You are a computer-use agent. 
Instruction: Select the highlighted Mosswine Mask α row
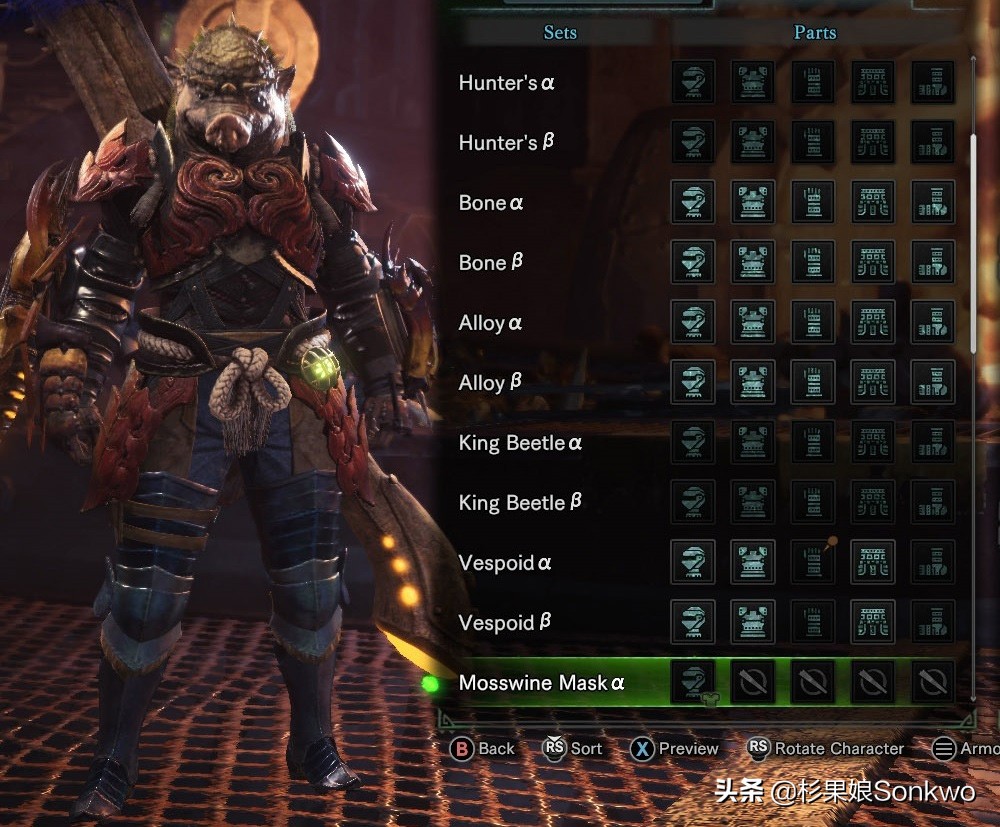pos(541,684)
